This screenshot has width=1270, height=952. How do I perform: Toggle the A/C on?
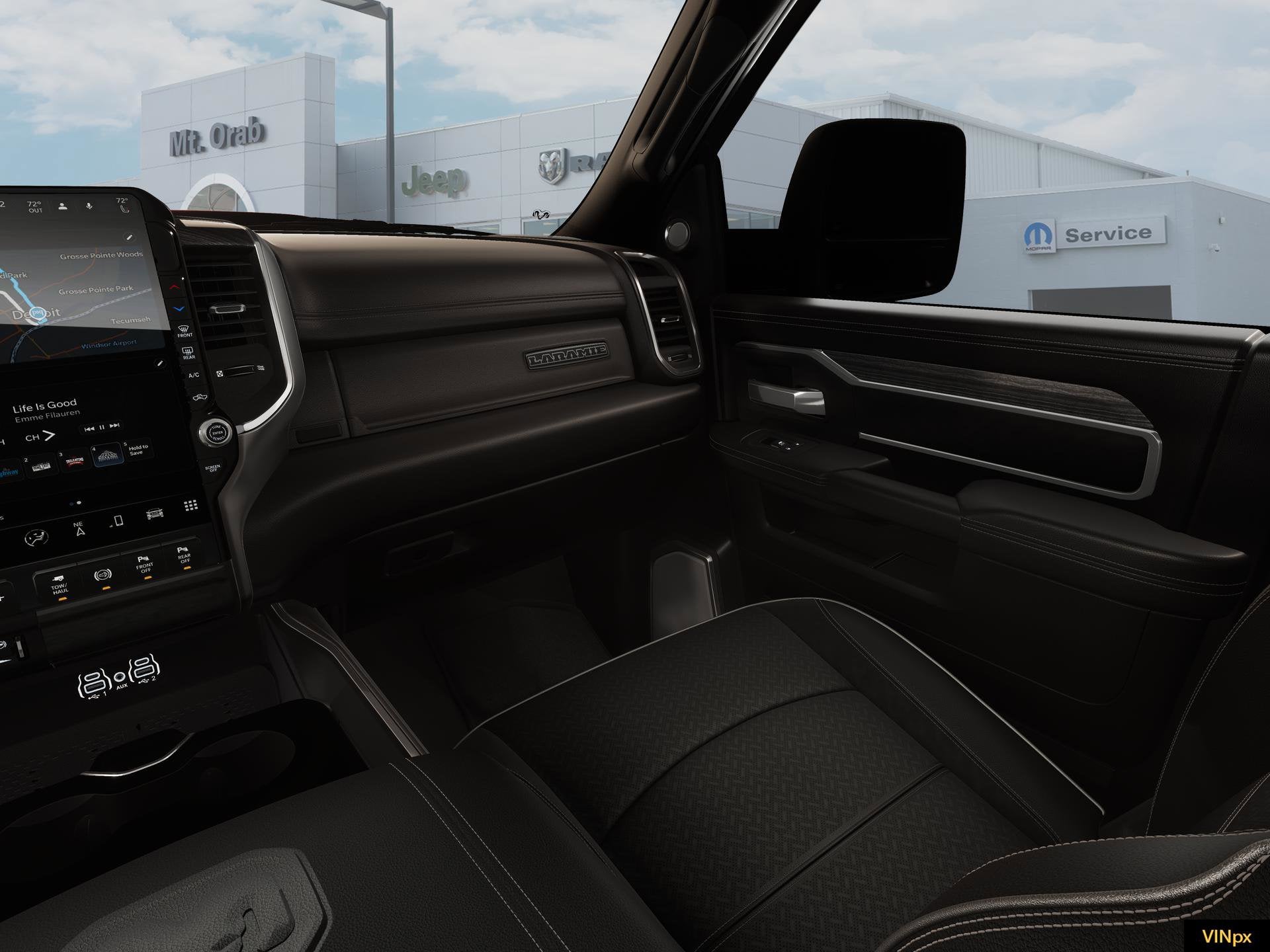click(x=194, y=375)
